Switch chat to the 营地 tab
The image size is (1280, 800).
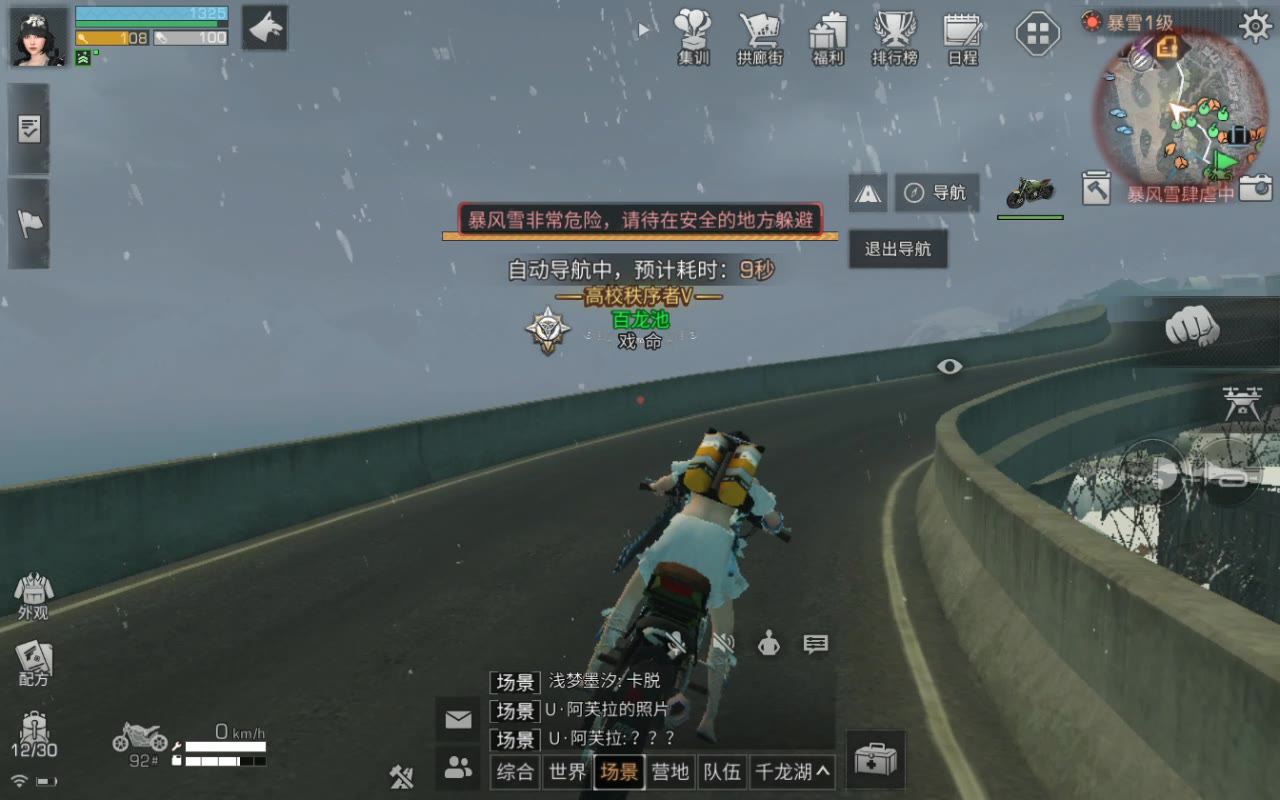[671, 771]
